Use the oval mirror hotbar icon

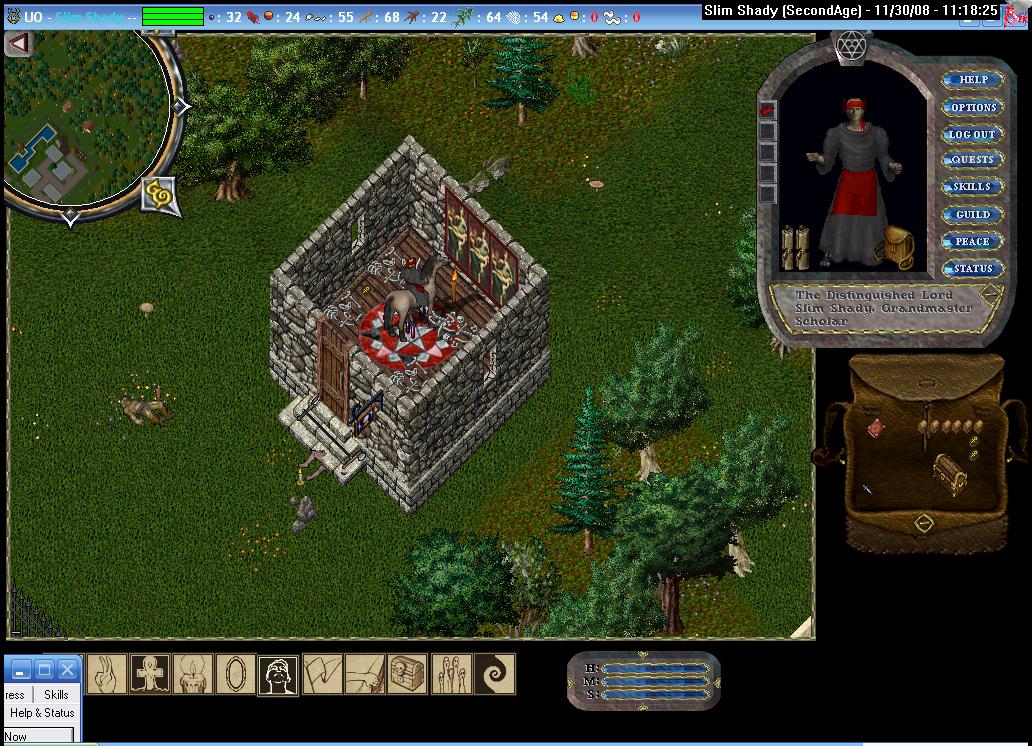click(234, 674)
